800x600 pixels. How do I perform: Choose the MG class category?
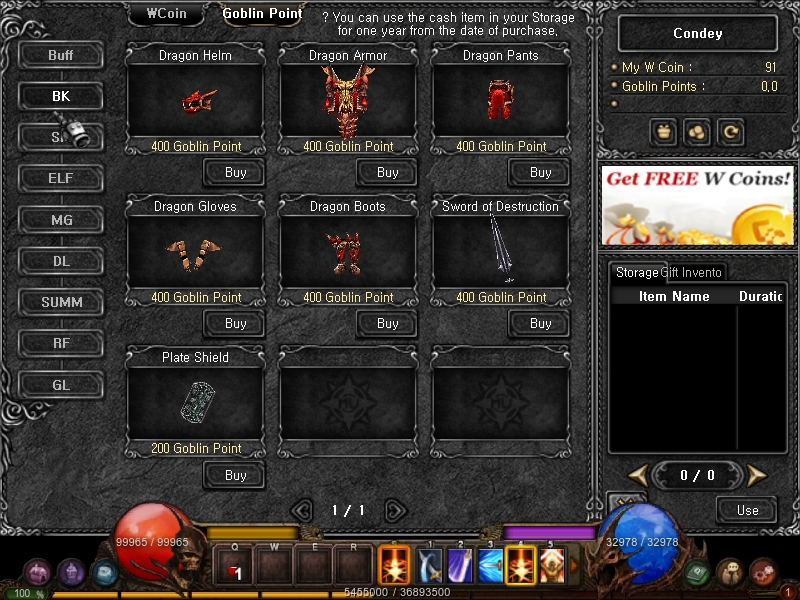[61, 220]
